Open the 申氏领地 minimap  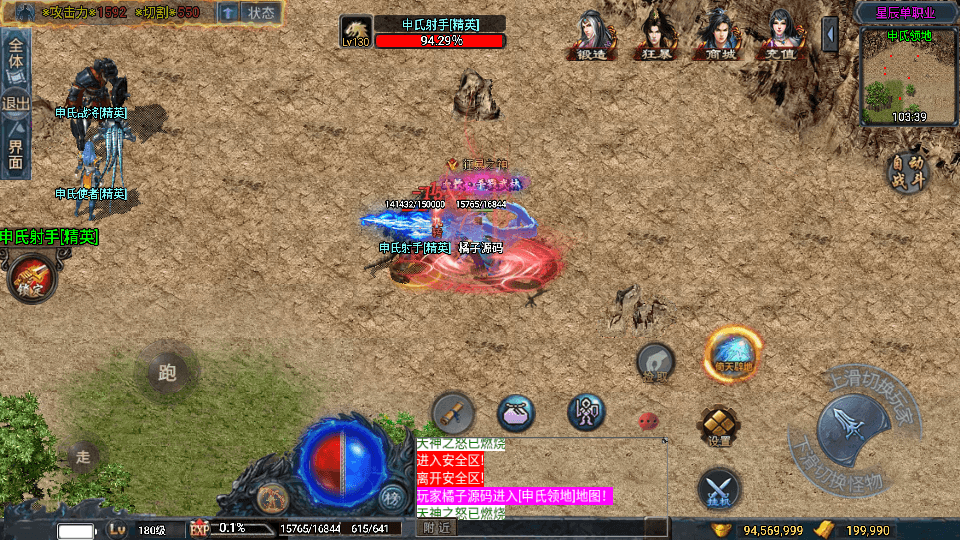click(x=908, y=76)
